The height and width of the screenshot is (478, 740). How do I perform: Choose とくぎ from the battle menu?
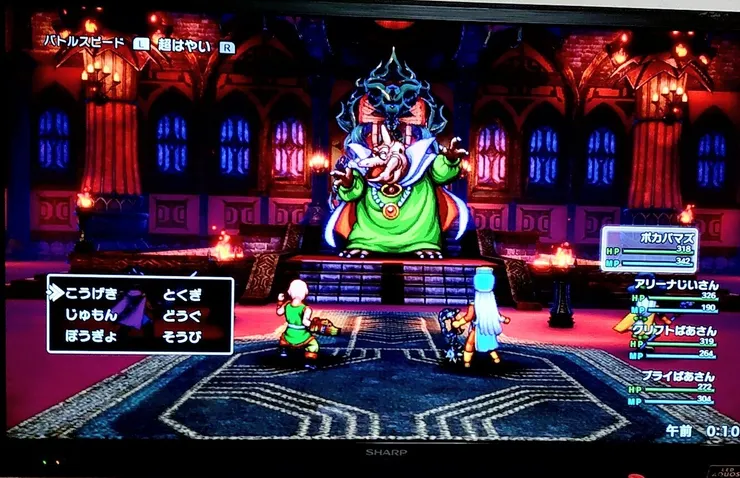[182, 293]
